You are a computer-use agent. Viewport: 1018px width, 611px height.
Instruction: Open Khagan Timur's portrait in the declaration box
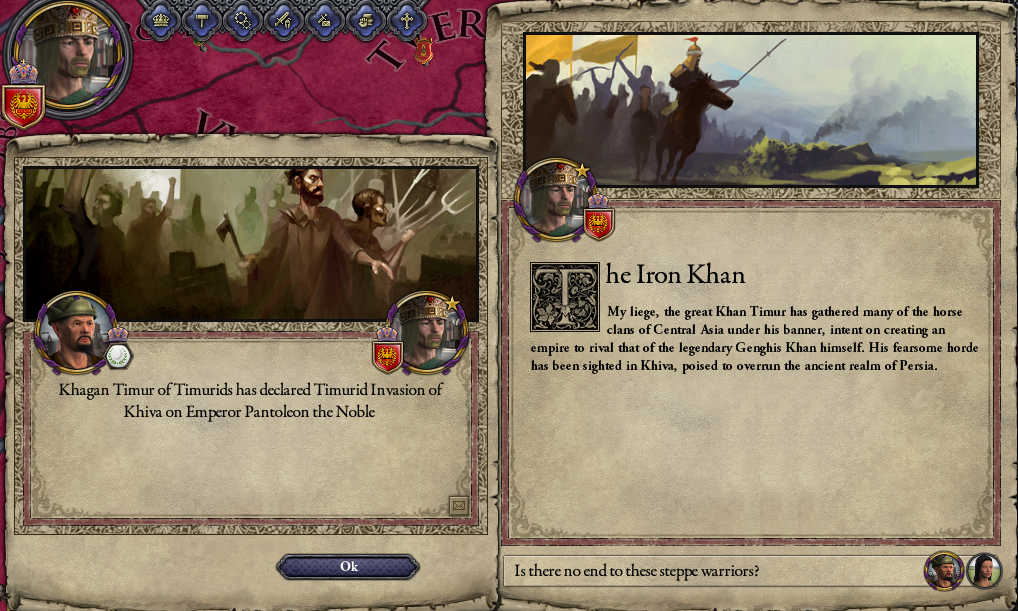73,332
